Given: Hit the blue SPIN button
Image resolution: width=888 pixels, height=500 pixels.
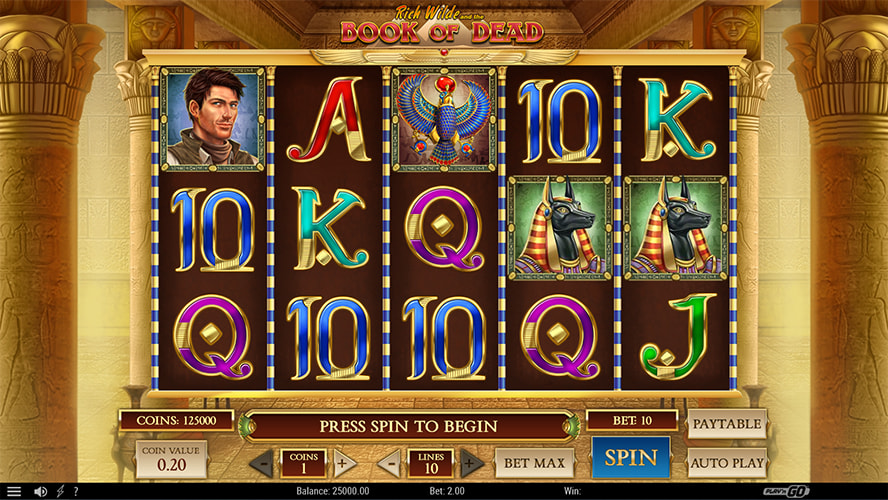Looking at the screenshot, I should 630,458.
